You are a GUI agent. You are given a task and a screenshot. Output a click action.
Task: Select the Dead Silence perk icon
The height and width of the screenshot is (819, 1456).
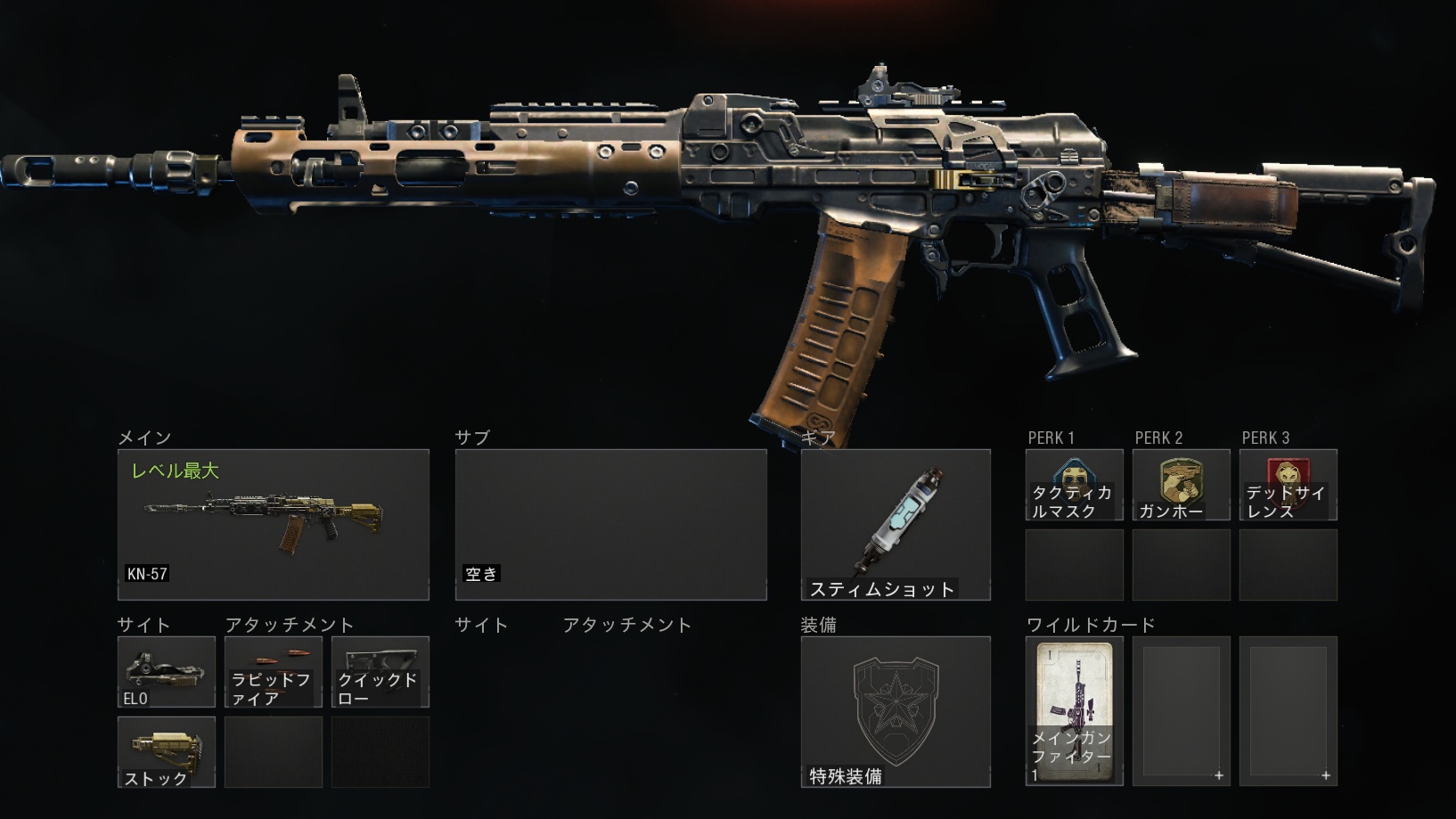[x=1288, y=484]
